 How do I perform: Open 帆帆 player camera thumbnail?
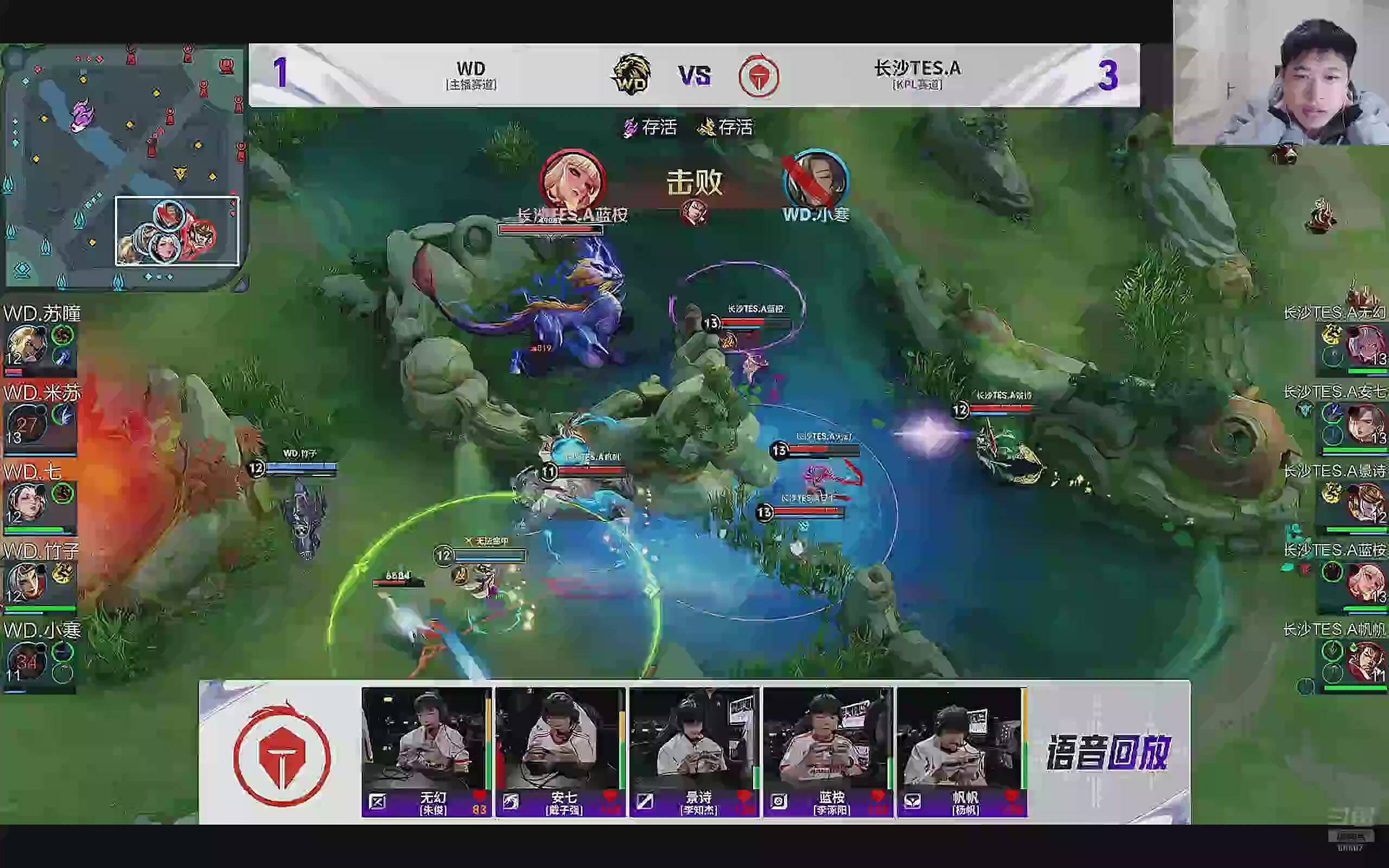point(961,739)
